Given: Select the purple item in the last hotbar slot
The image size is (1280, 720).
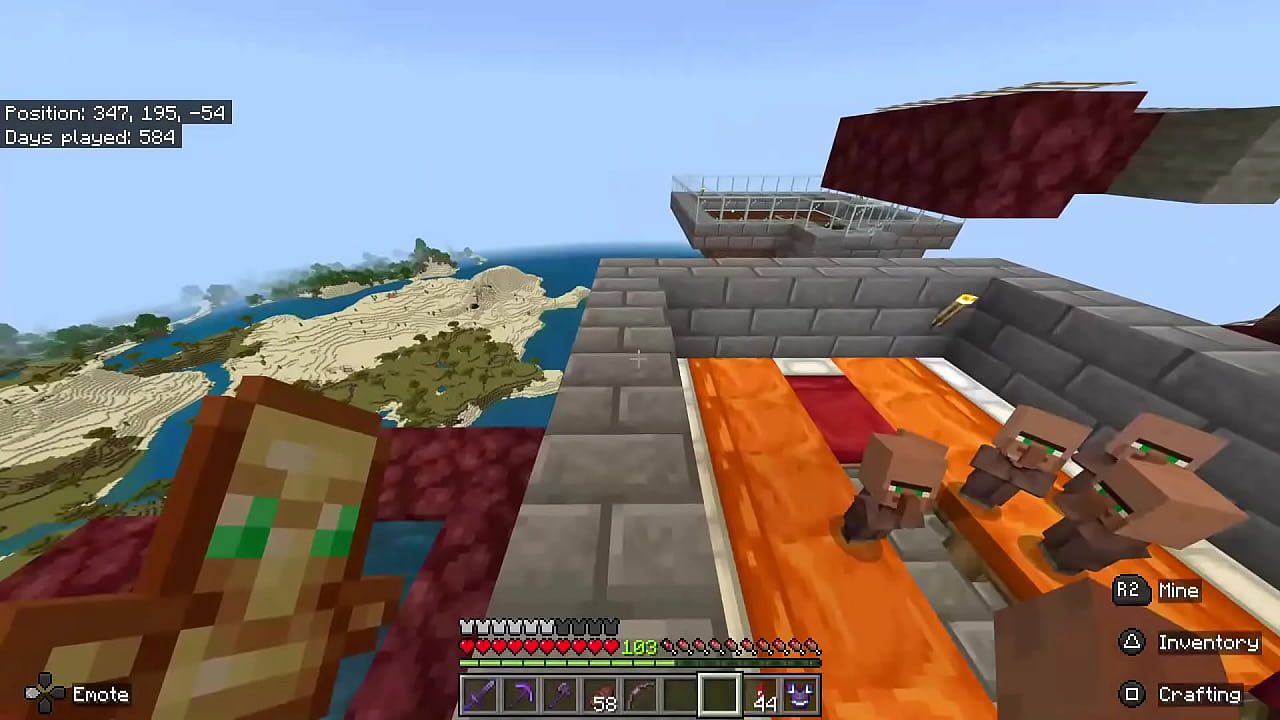Looking at the screenshot, I should coord(798,695).
